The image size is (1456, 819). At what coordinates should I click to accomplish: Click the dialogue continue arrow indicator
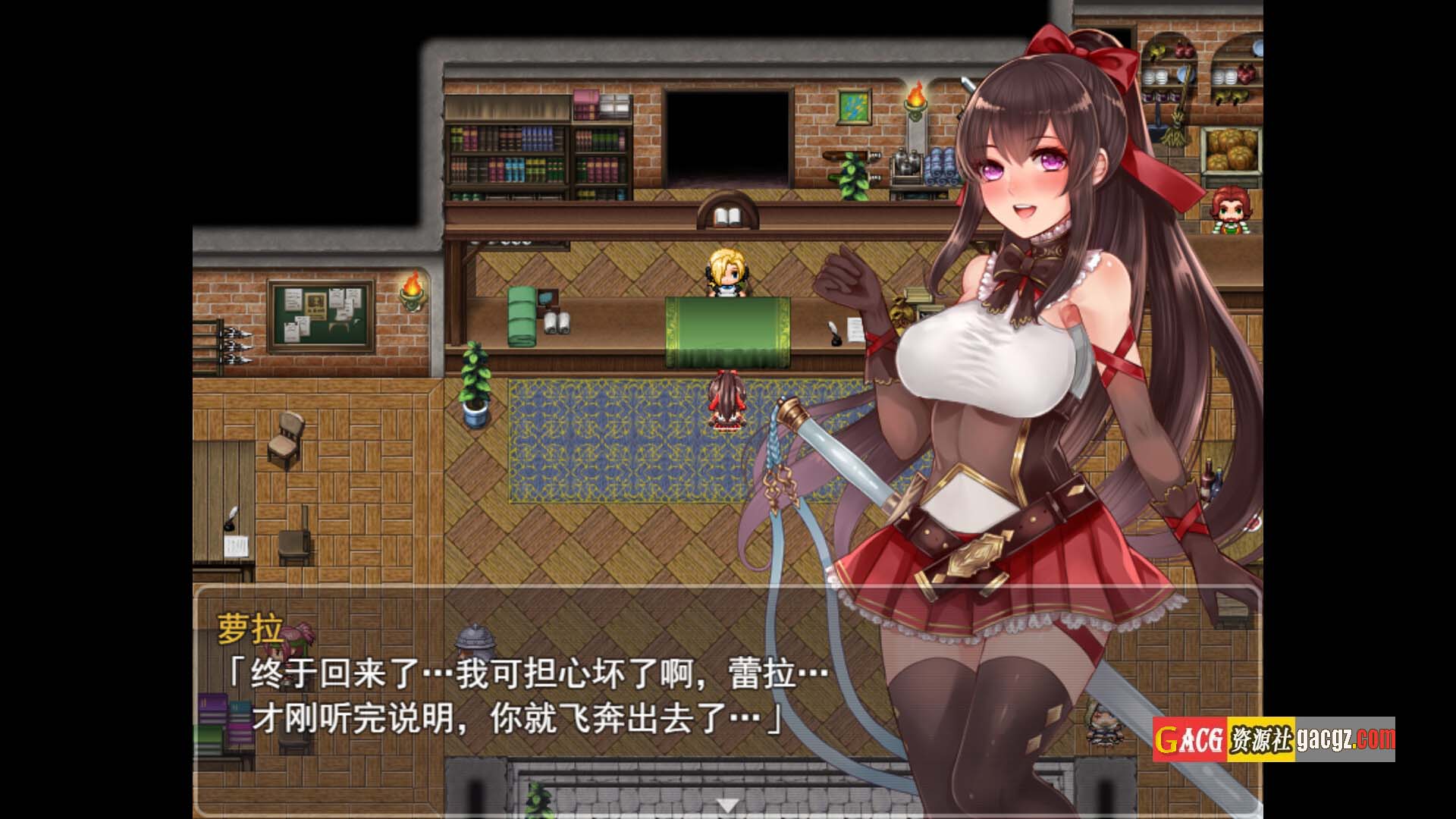pos(727,805)
